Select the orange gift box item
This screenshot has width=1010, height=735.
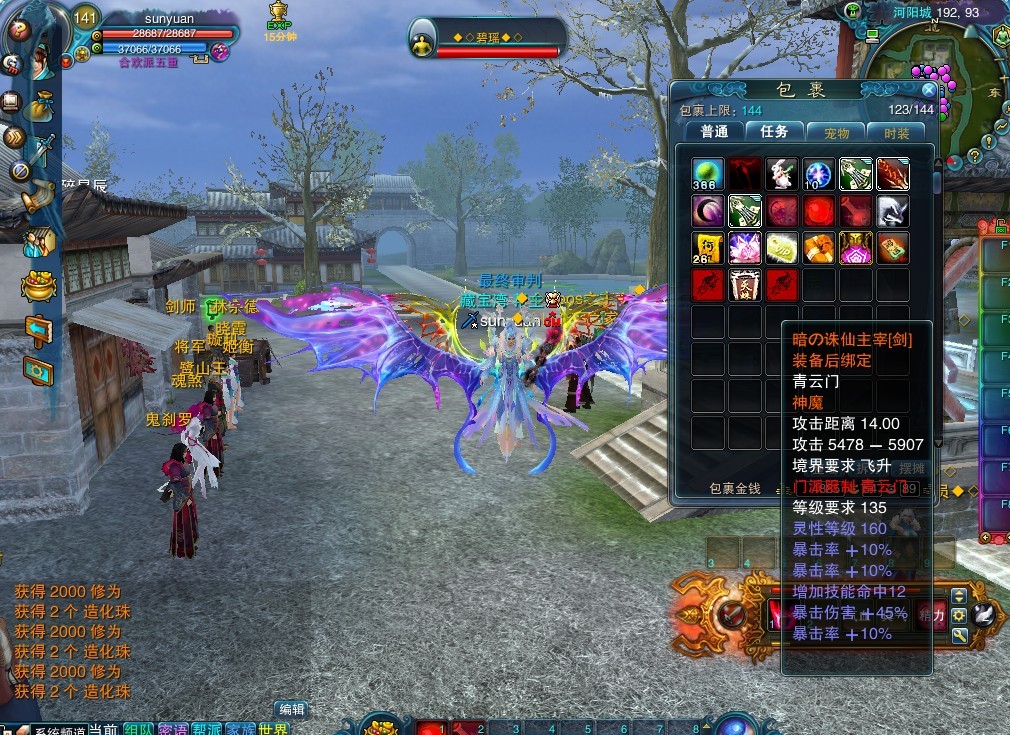pos(818,248)
